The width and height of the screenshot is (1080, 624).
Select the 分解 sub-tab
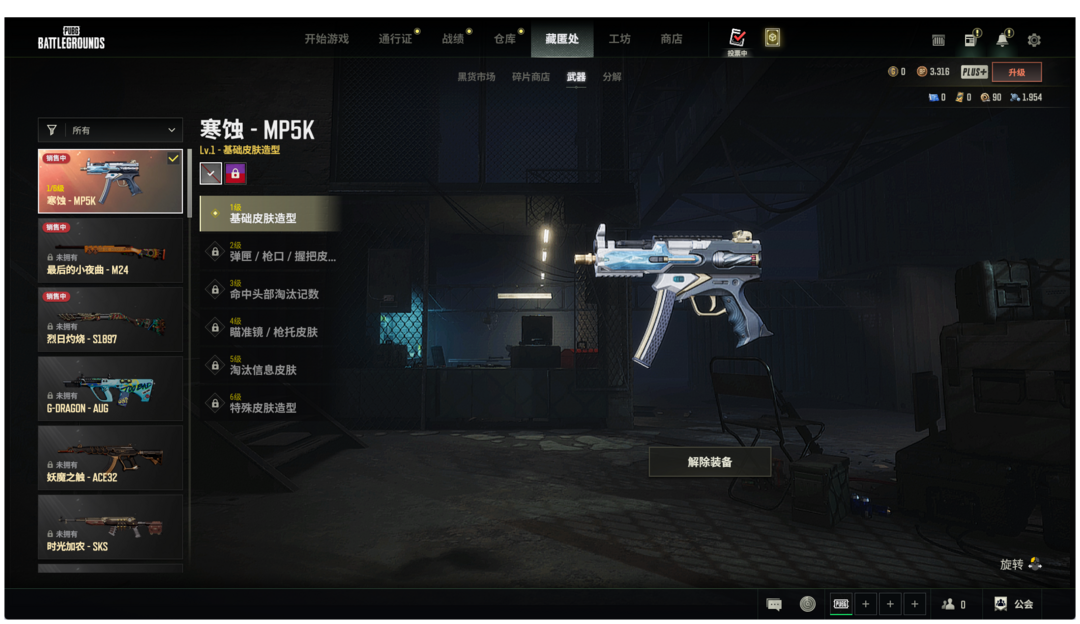(x=612, y=77)
